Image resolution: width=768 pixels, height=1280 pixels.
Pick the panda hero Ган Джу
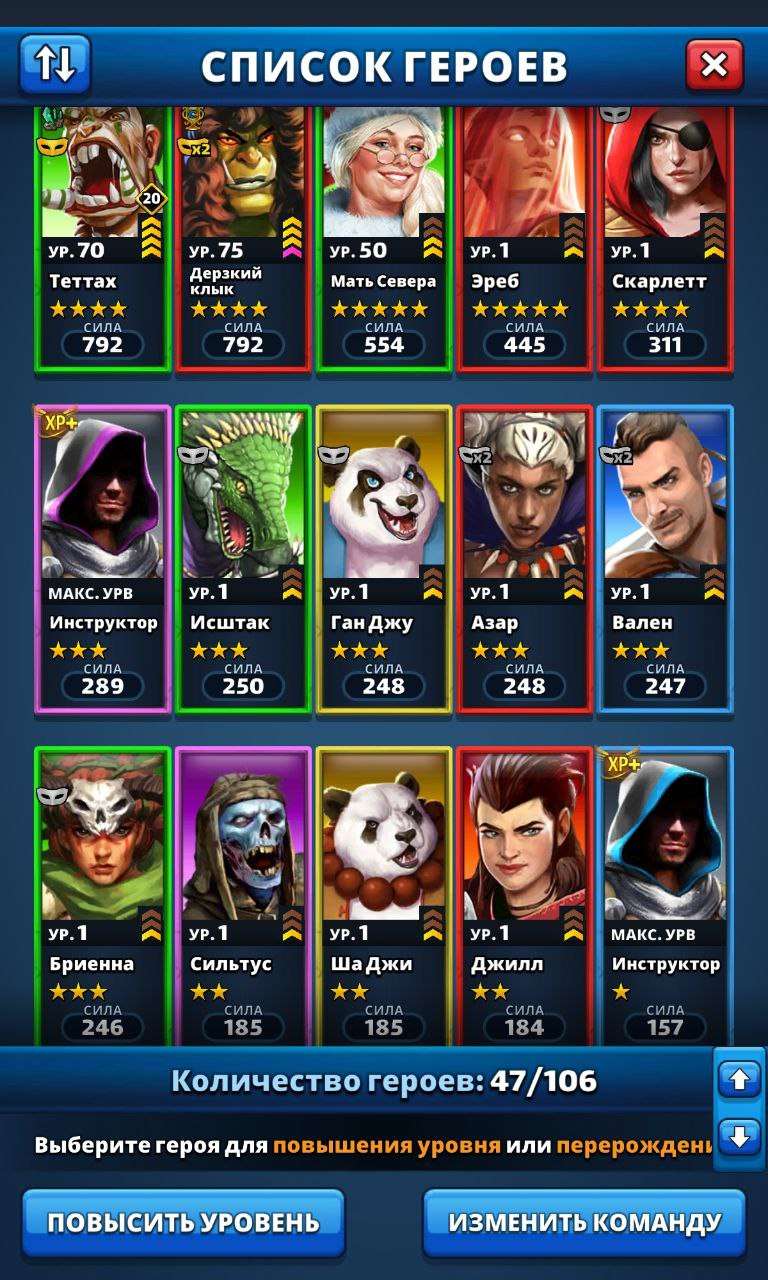(384, 558)
